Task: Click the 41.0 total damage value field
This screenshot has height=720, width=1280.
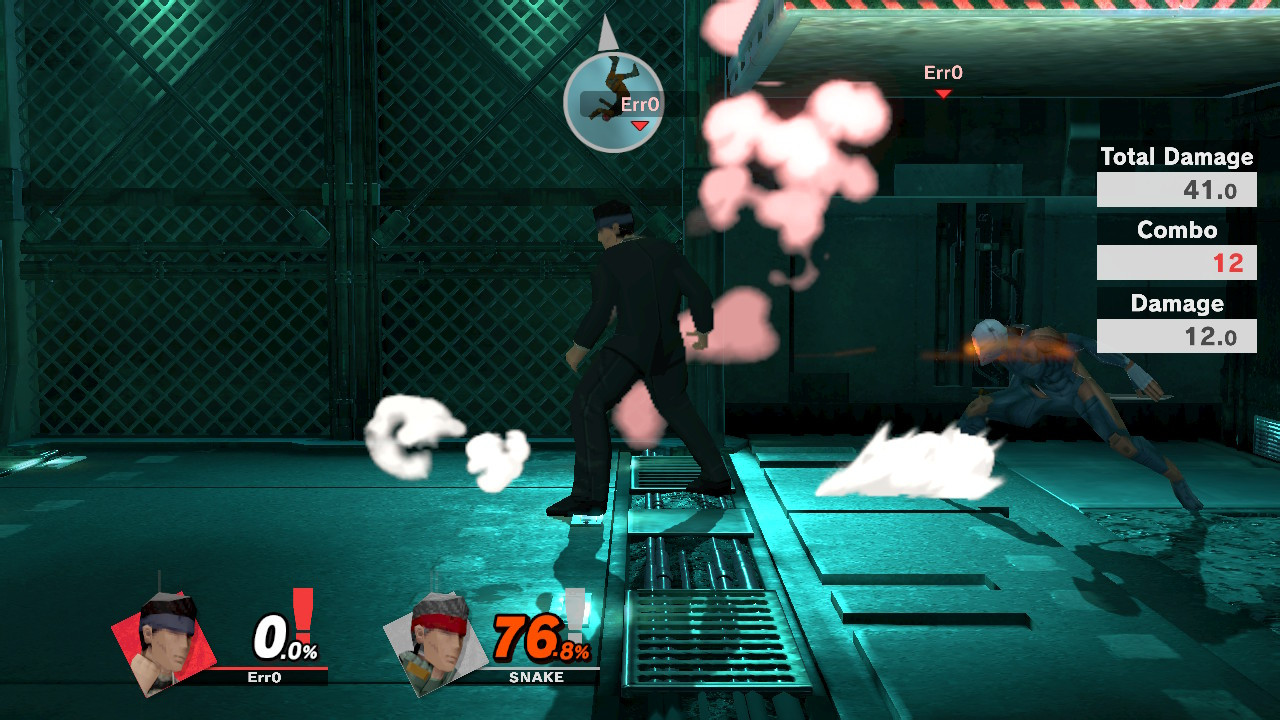Action: pos(1176,188)
